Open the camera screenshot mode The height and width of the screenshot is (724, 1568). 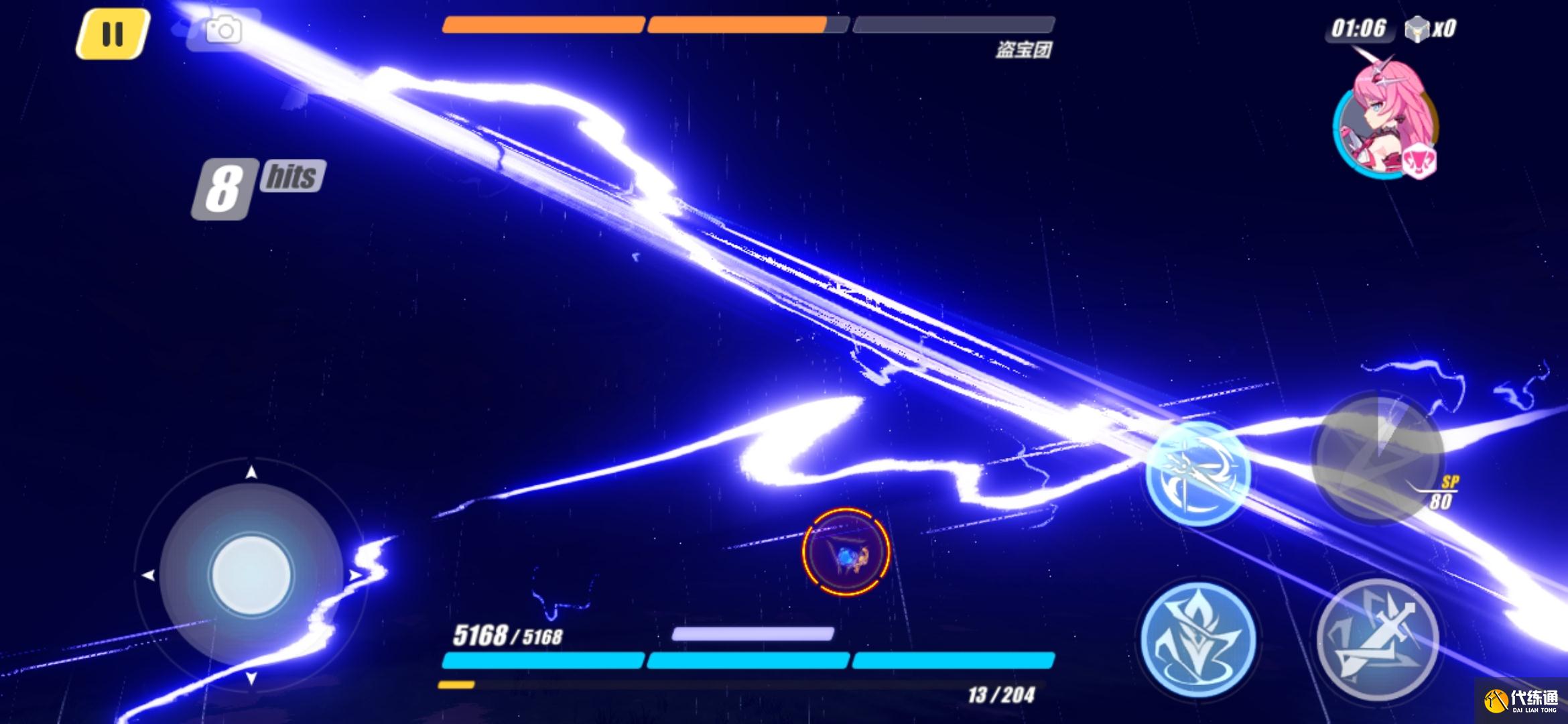(x=223, y=30)
